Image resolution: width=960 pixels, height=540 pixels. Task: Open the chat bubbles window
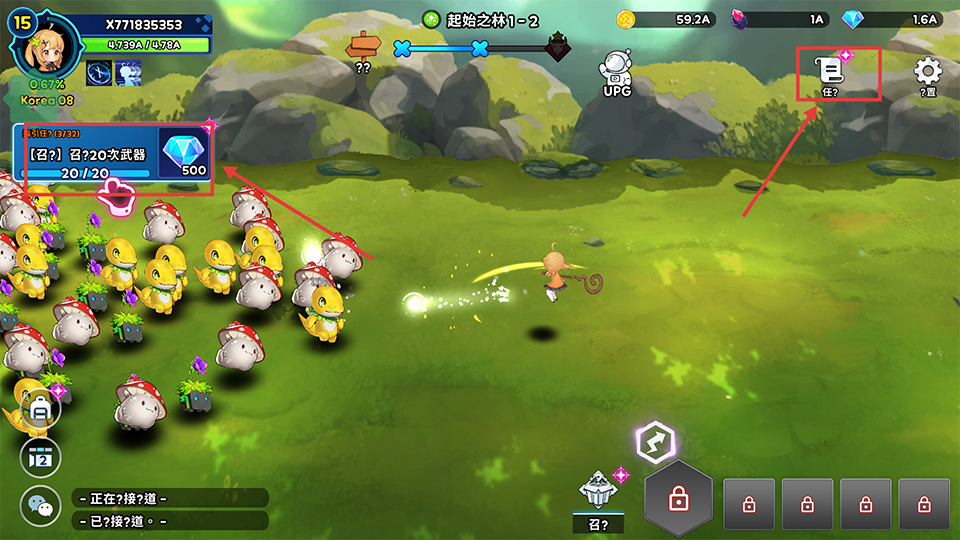[41, 506]
